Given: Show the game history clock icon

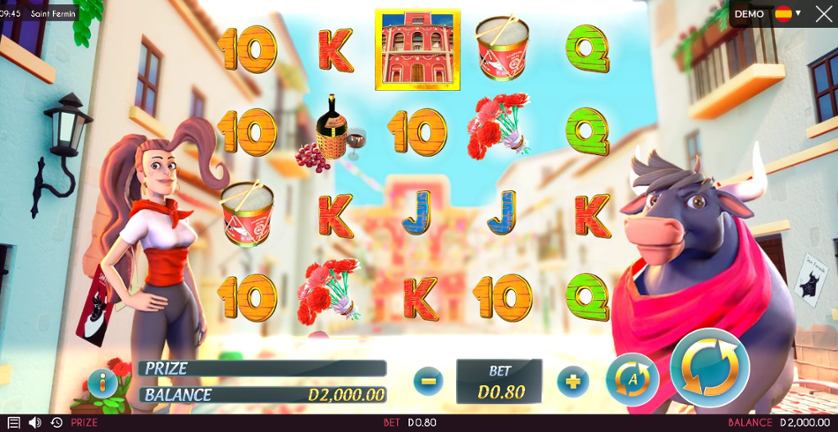Looking at the screenshot, I should [x=56, y=423].
